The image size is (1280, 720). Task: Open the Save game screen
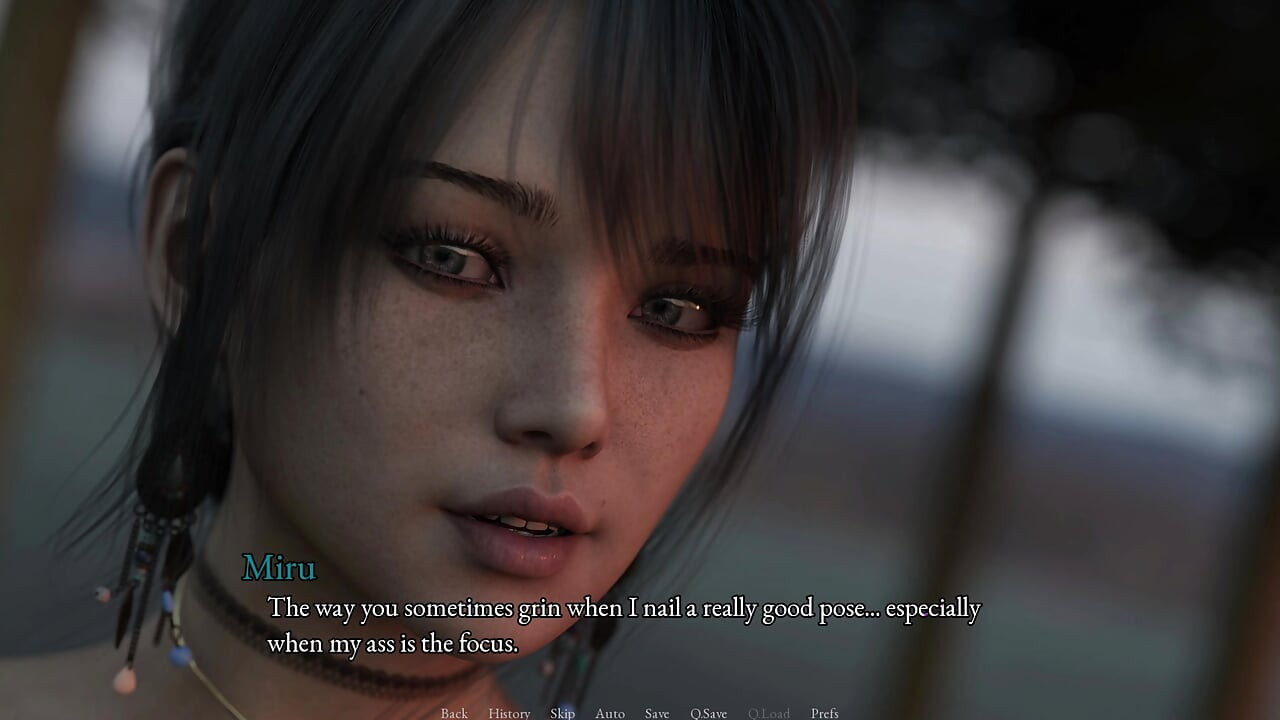[657, 713]
